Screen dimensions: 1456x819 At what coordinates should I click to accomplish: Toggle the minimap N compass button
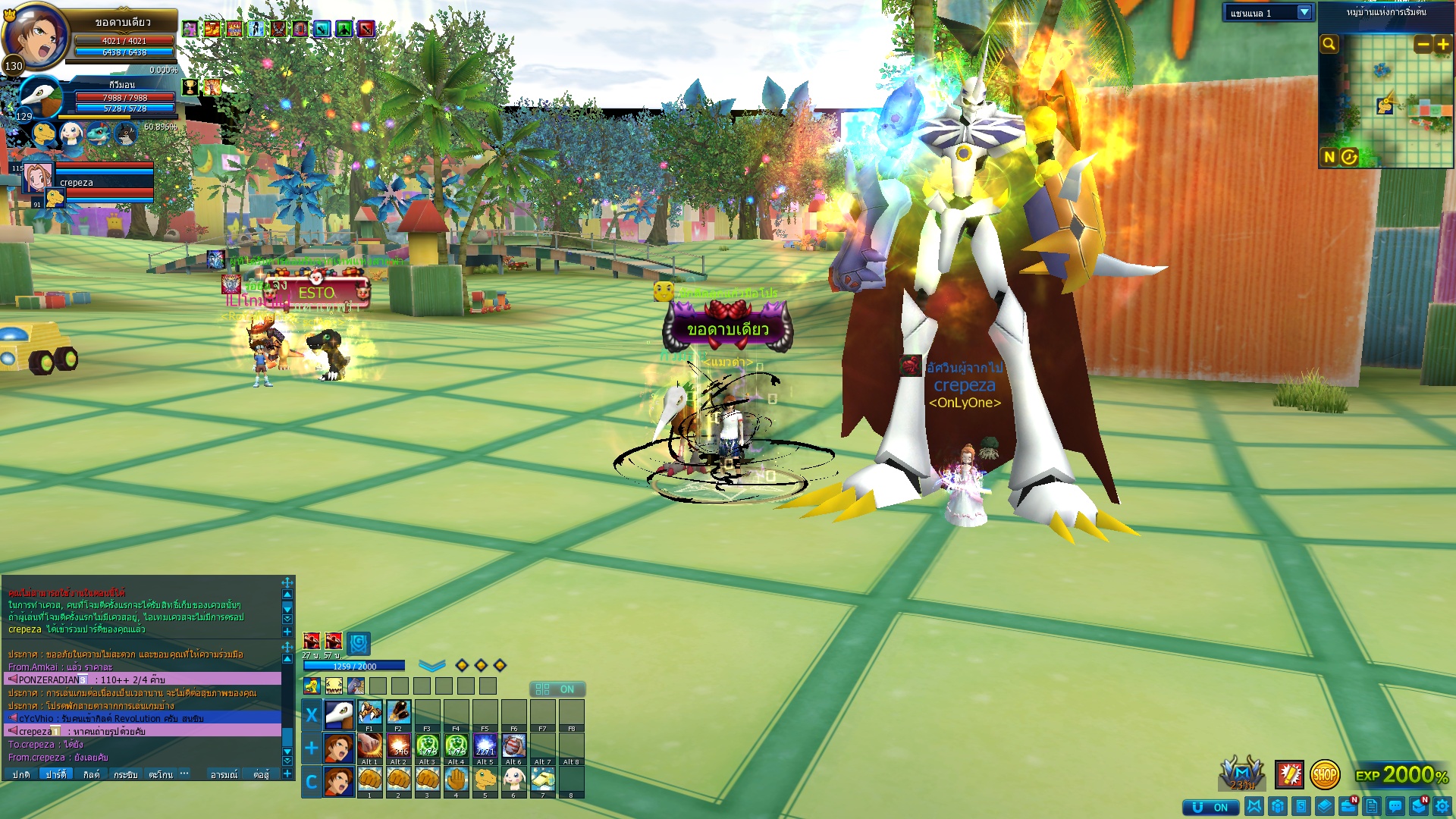point(1329,157)
